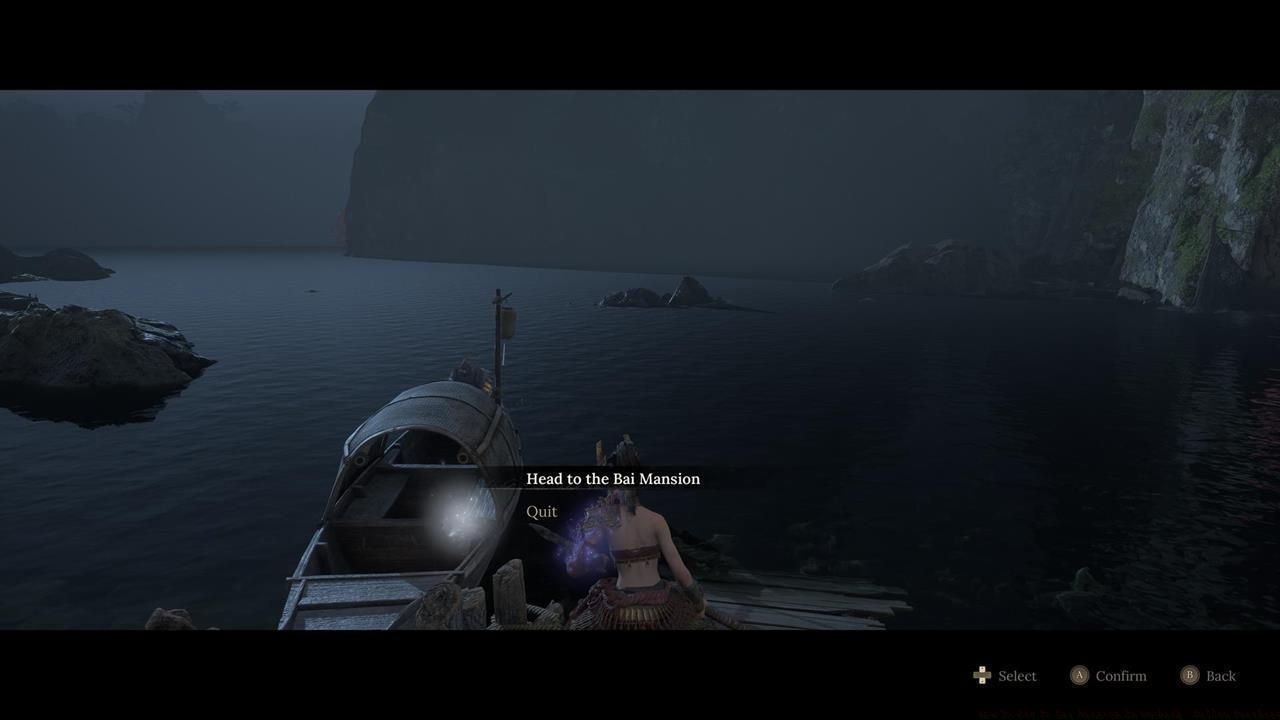The width and height of the screenshot is (1280, 720).
Task: Click the letter B inside the Back circle
Action: tap(1190, 675)
